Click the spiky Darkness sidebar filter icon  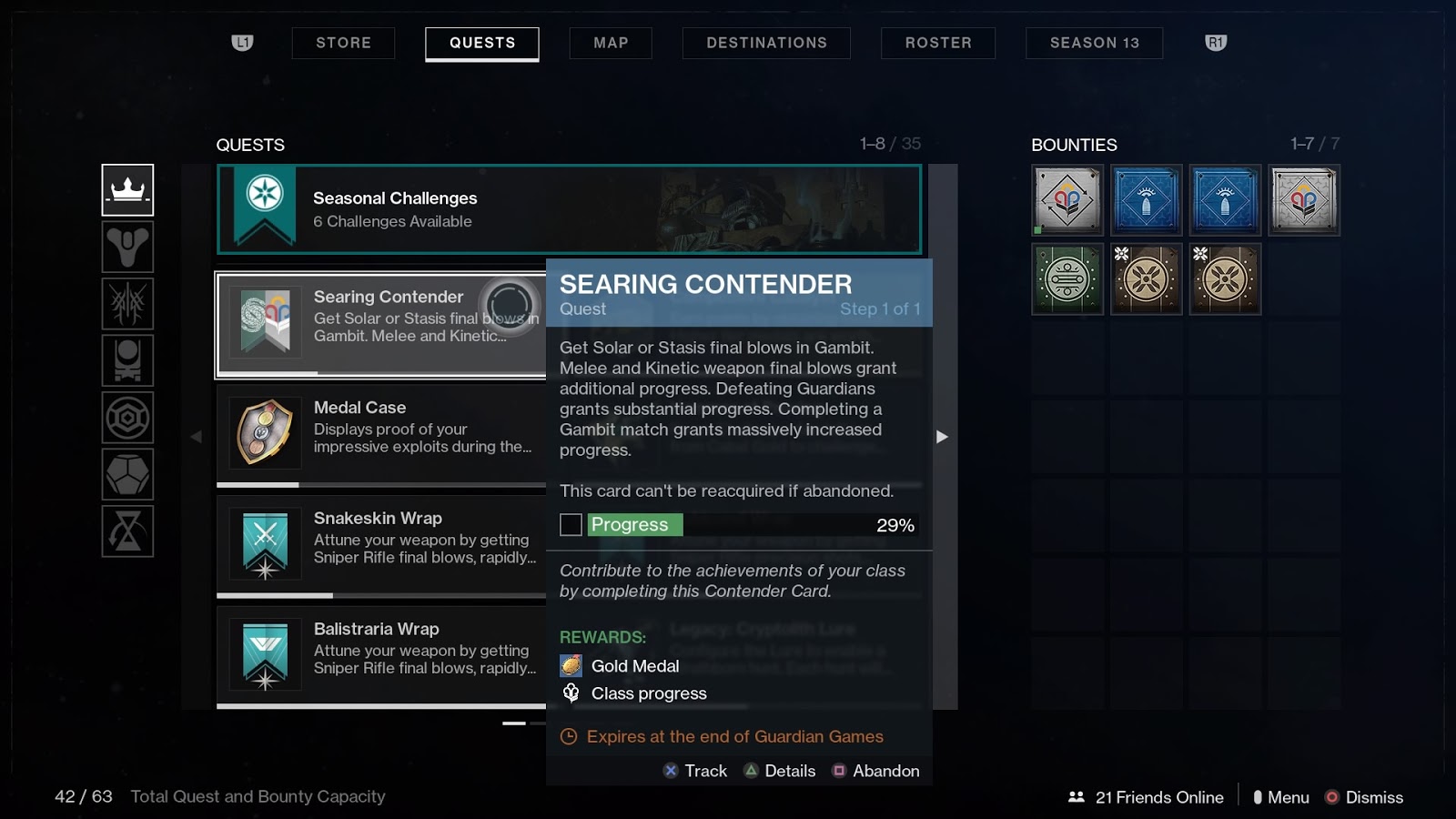pyautogui.click(x=127, y=303)
